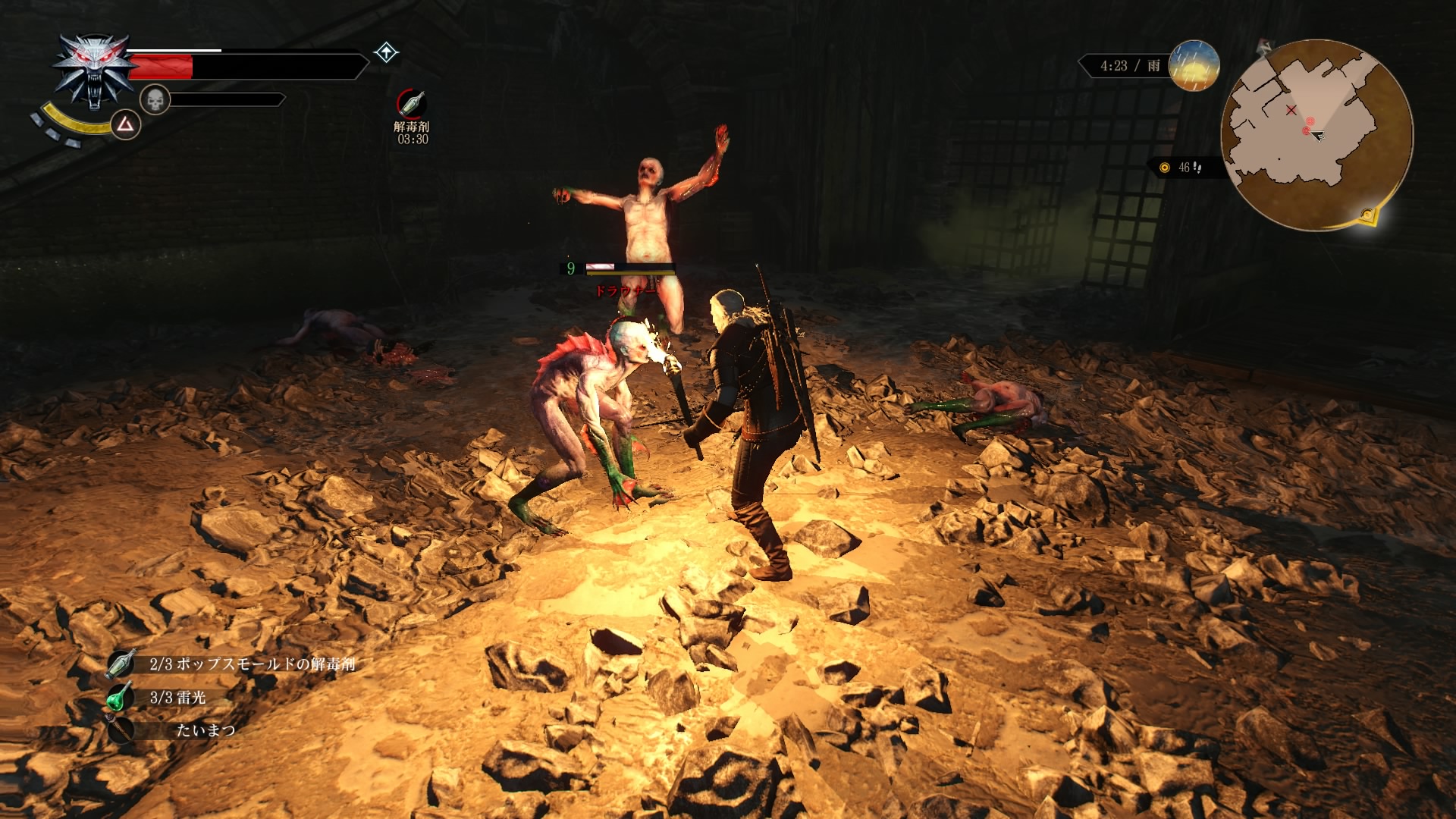Image resolution: width=1456 pixels, height=819 pixels.
Task: Click the weather indicator icon
Action: [x=1194, y=65]
